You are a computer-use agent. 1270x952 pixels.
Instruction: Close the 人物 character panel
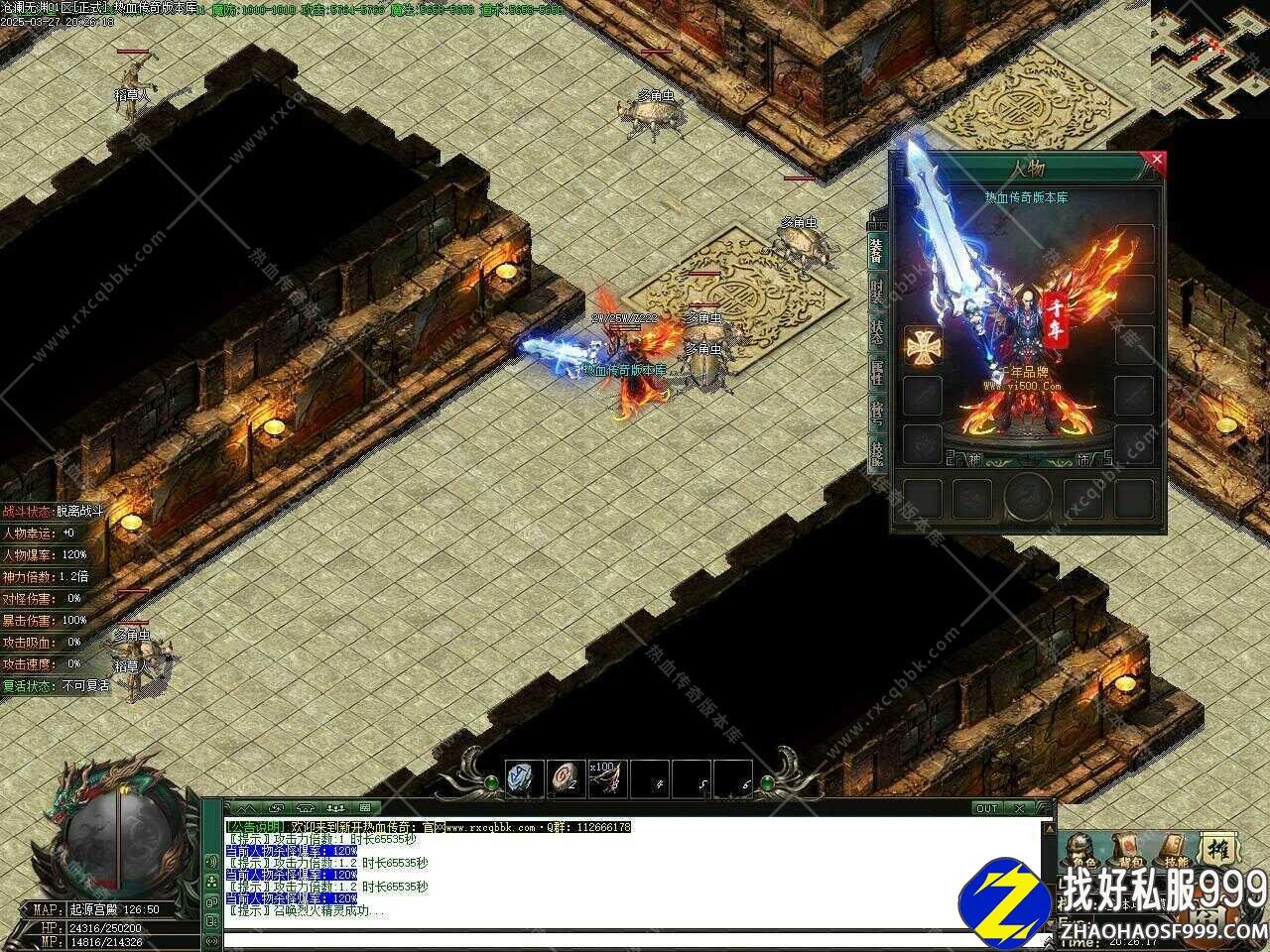tap(1154, 159)
